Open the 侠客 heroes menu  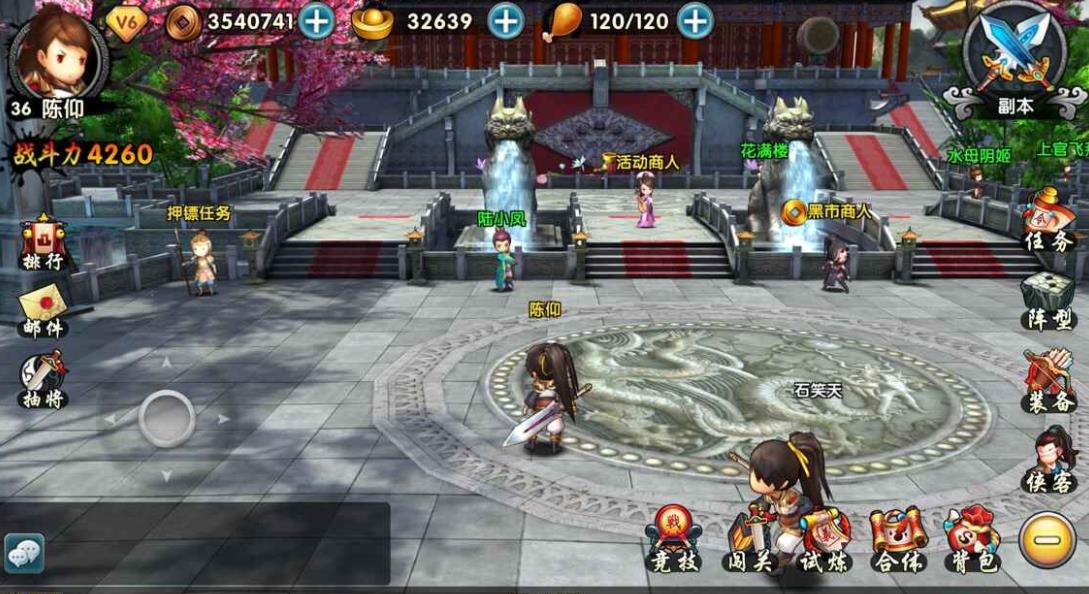1047,460
